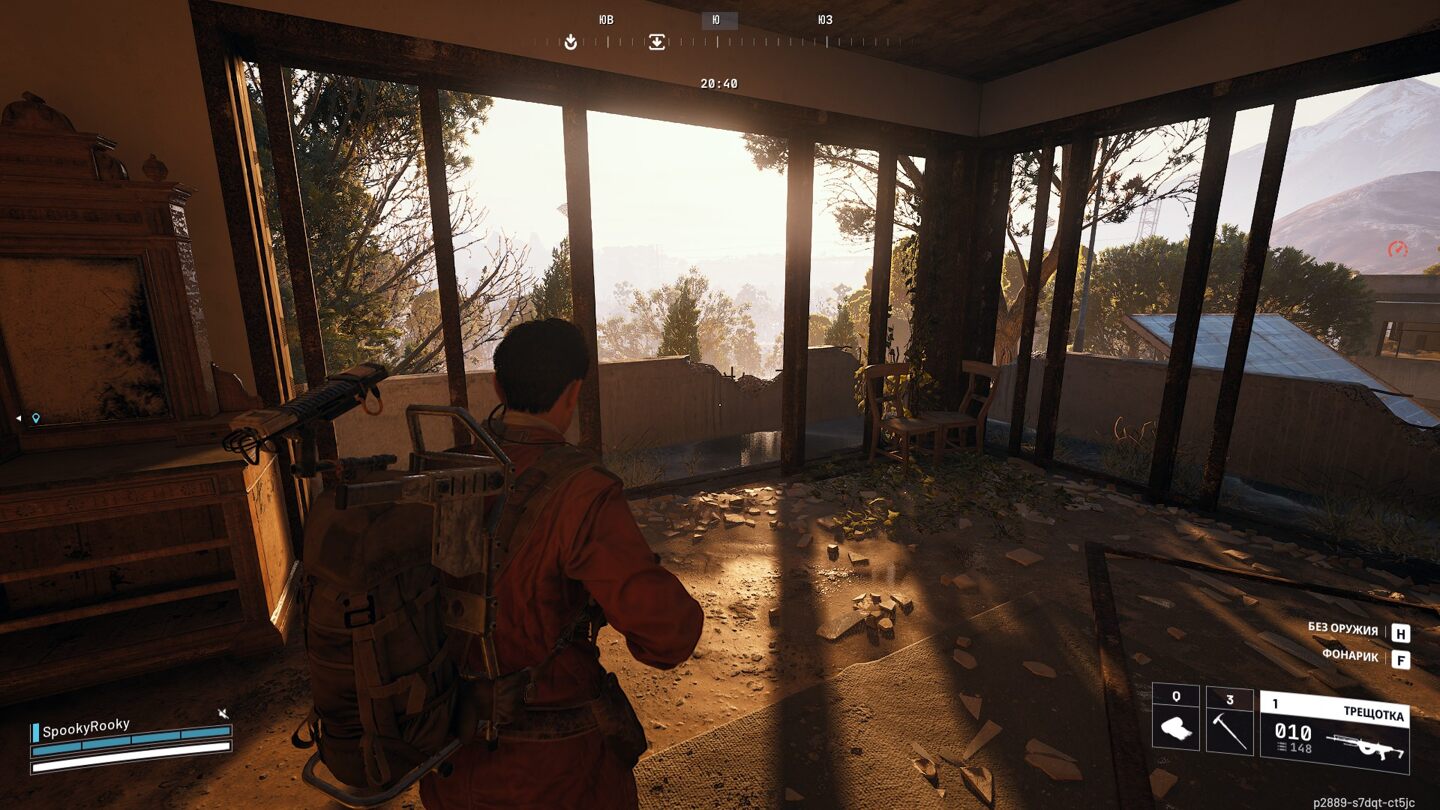Image resolution: width=1440 pixels, height=810 pixels.
Task: Click the blue location pin marker
Action: pos(36,418)
